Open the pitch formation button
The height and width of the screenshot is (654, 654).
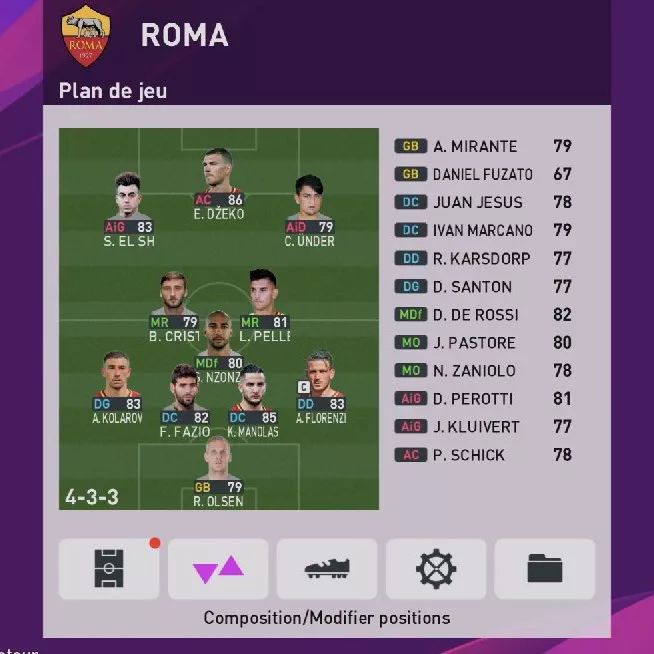pyautogui.click(x=108, y=568)
